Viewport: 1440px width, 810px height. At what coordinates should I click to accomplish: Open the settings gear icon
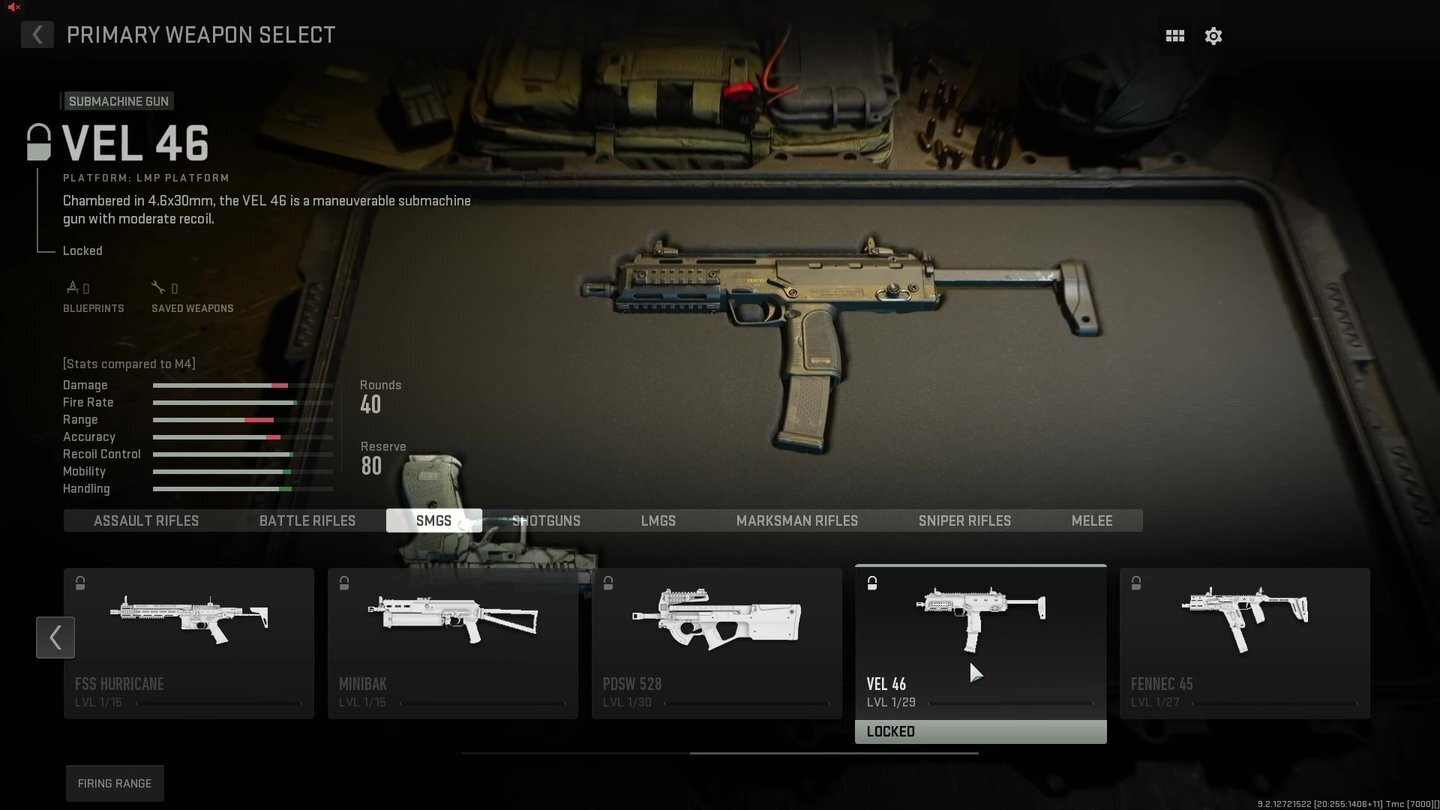pos(1213,35)
